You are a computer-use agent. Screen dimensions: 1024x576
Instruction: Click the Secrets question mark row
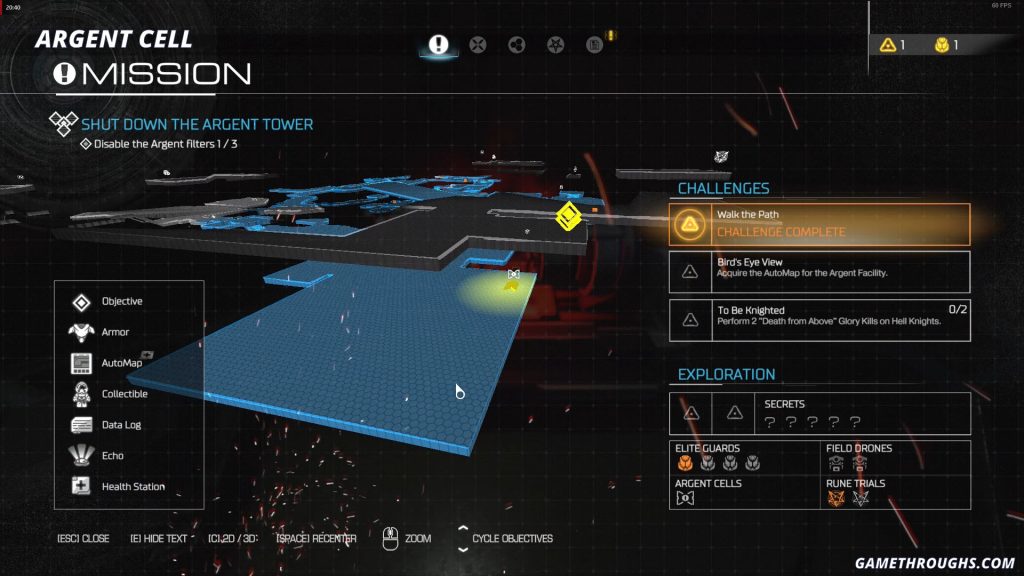[812, 421]
